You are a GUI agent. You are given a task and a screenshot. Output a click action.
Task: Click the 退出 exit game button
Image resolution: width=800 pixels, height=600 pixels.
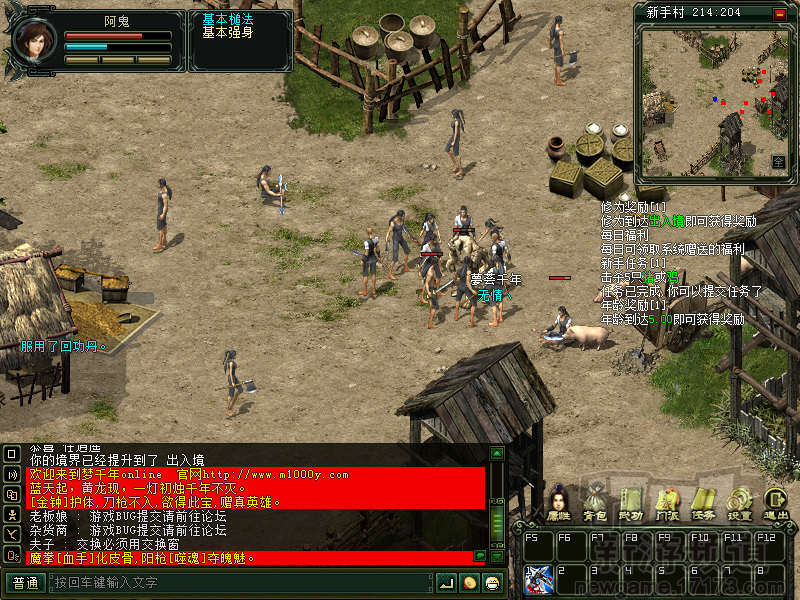[775, 502]
